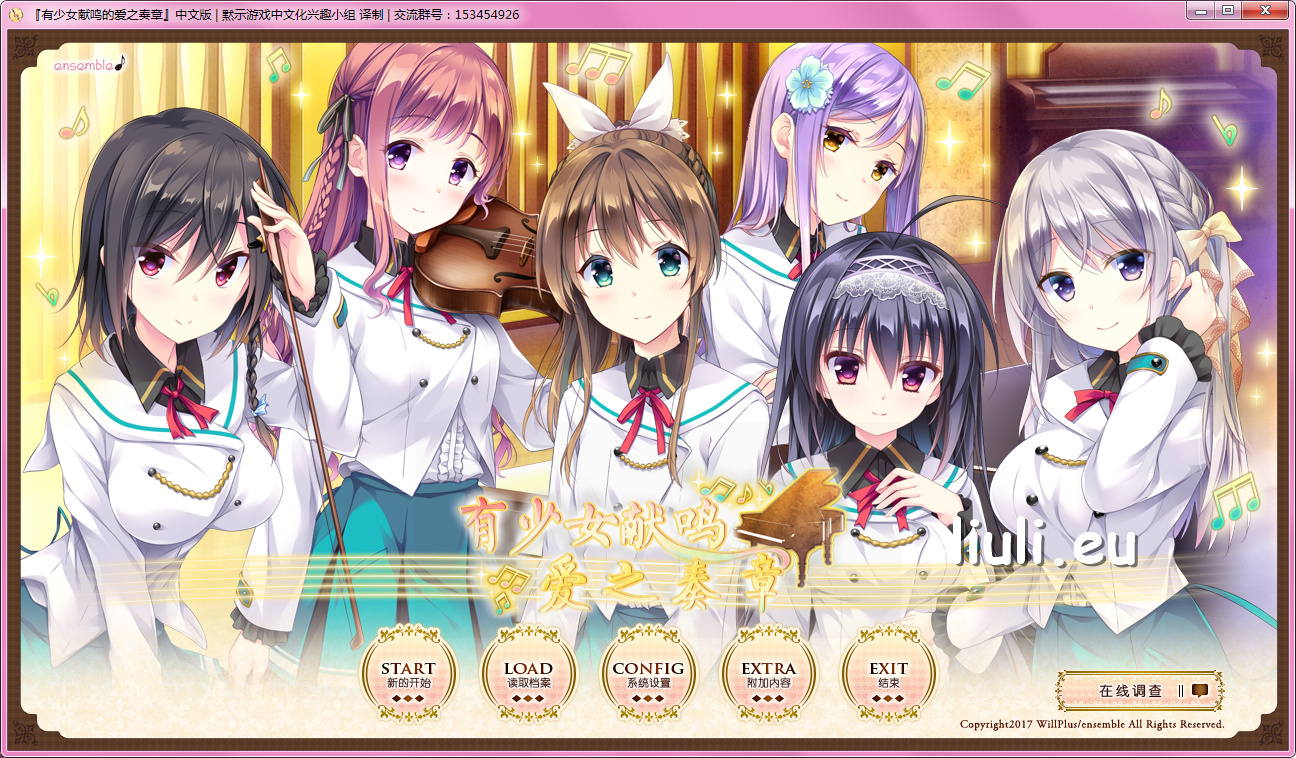Open the 在线调查 online survey button

[1141, 690]
